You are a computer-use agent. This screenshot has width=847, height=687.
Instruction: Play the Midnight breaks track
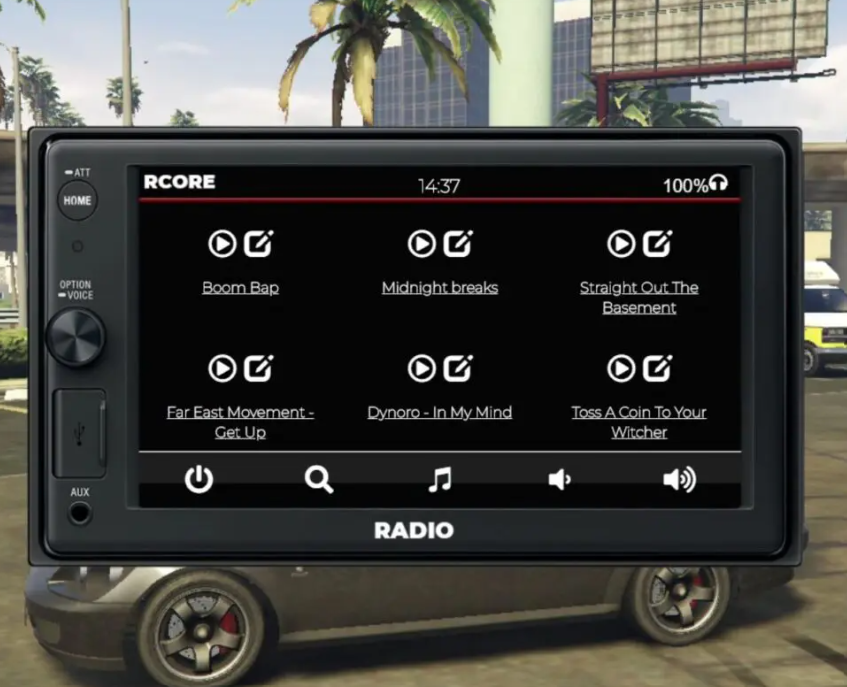(421, 244)
